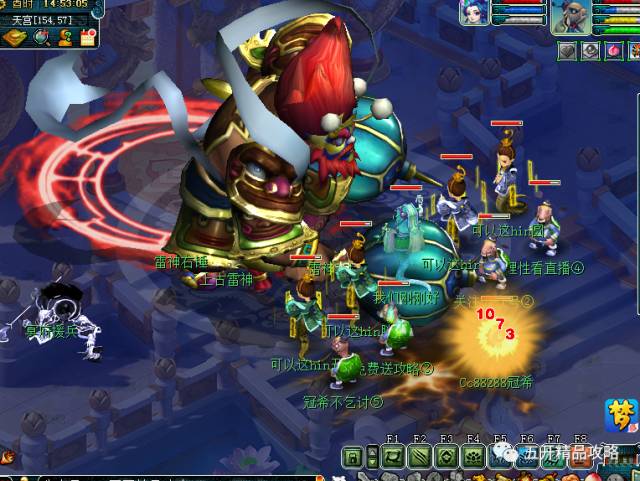Click the orange helper icon with question mark
The width and height of the screenshot is (640, 481).
[x=64, y=37]
